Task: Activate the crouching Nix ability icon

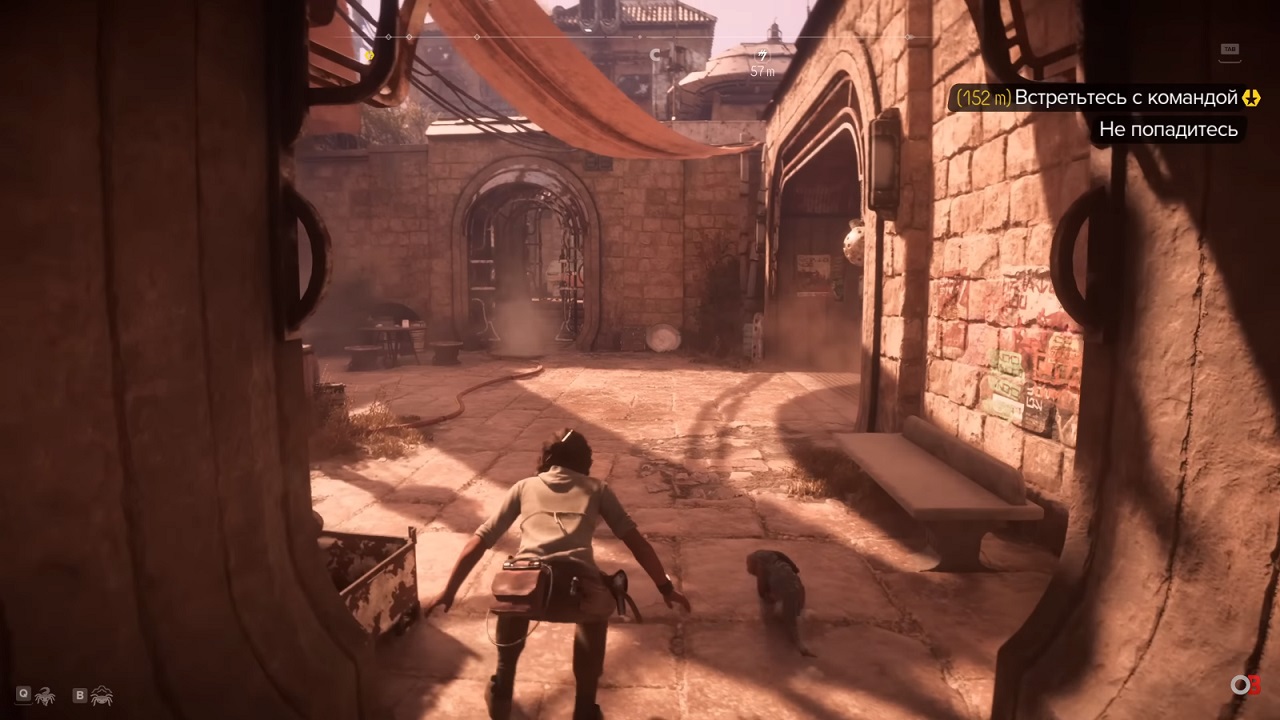Action: tap(102, 695)
